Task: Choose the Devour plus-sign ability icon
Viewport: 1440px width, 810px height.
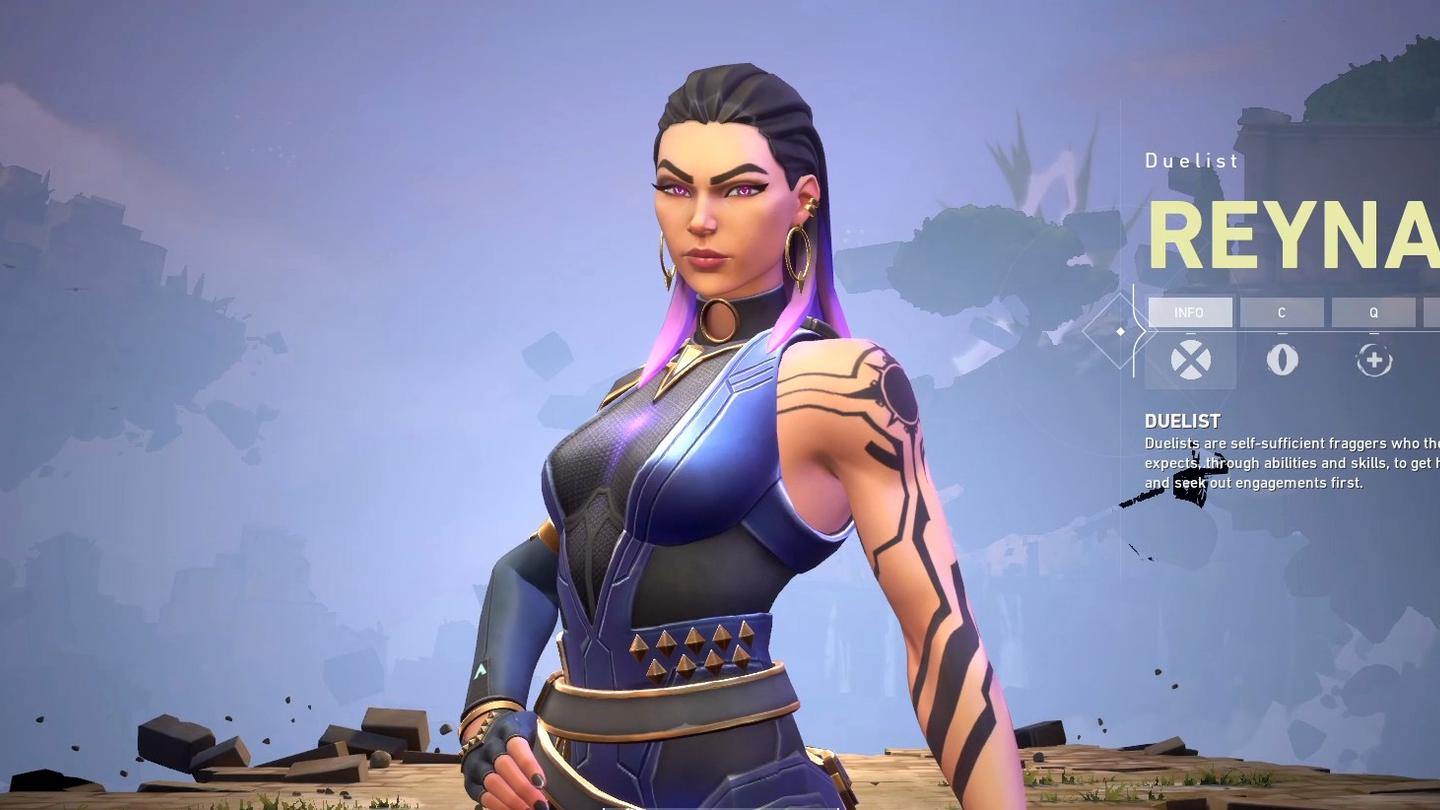Action: tap(1374, 360)
